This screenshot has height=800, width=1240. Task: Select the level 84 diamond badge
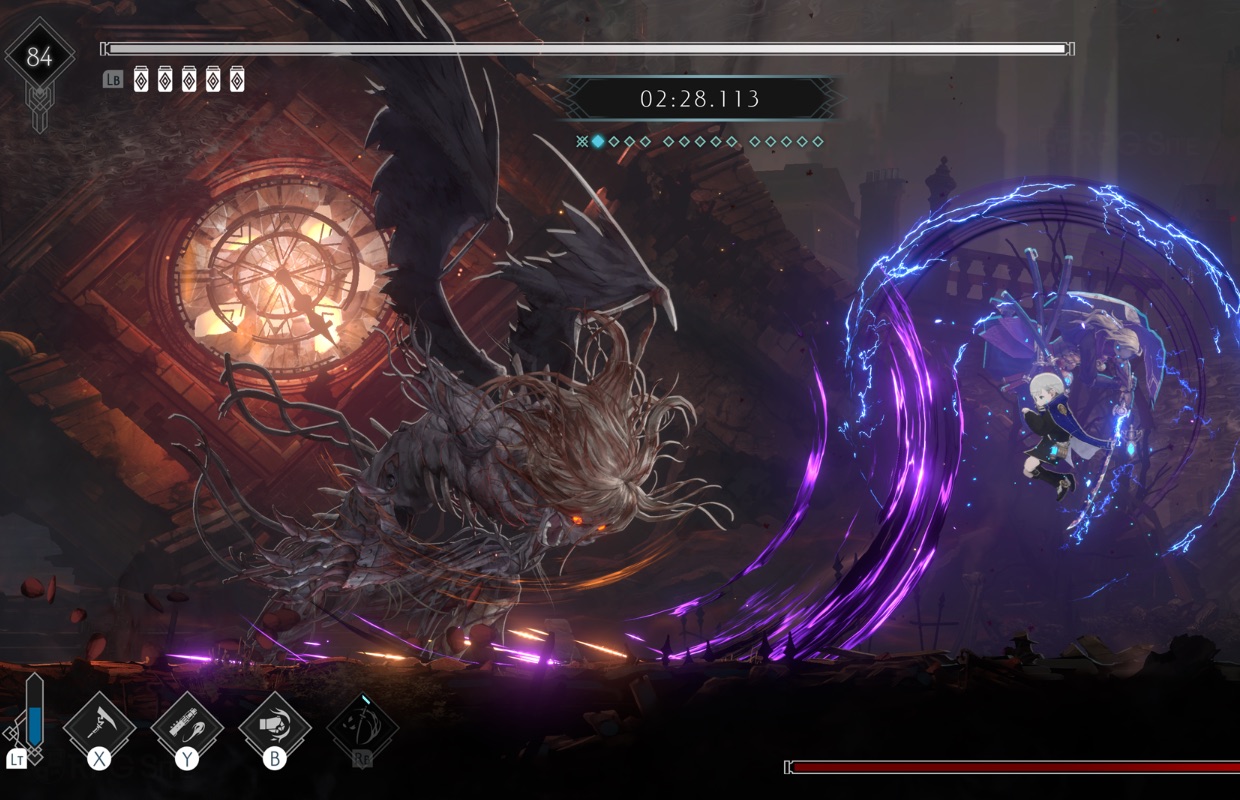(39, 57)
